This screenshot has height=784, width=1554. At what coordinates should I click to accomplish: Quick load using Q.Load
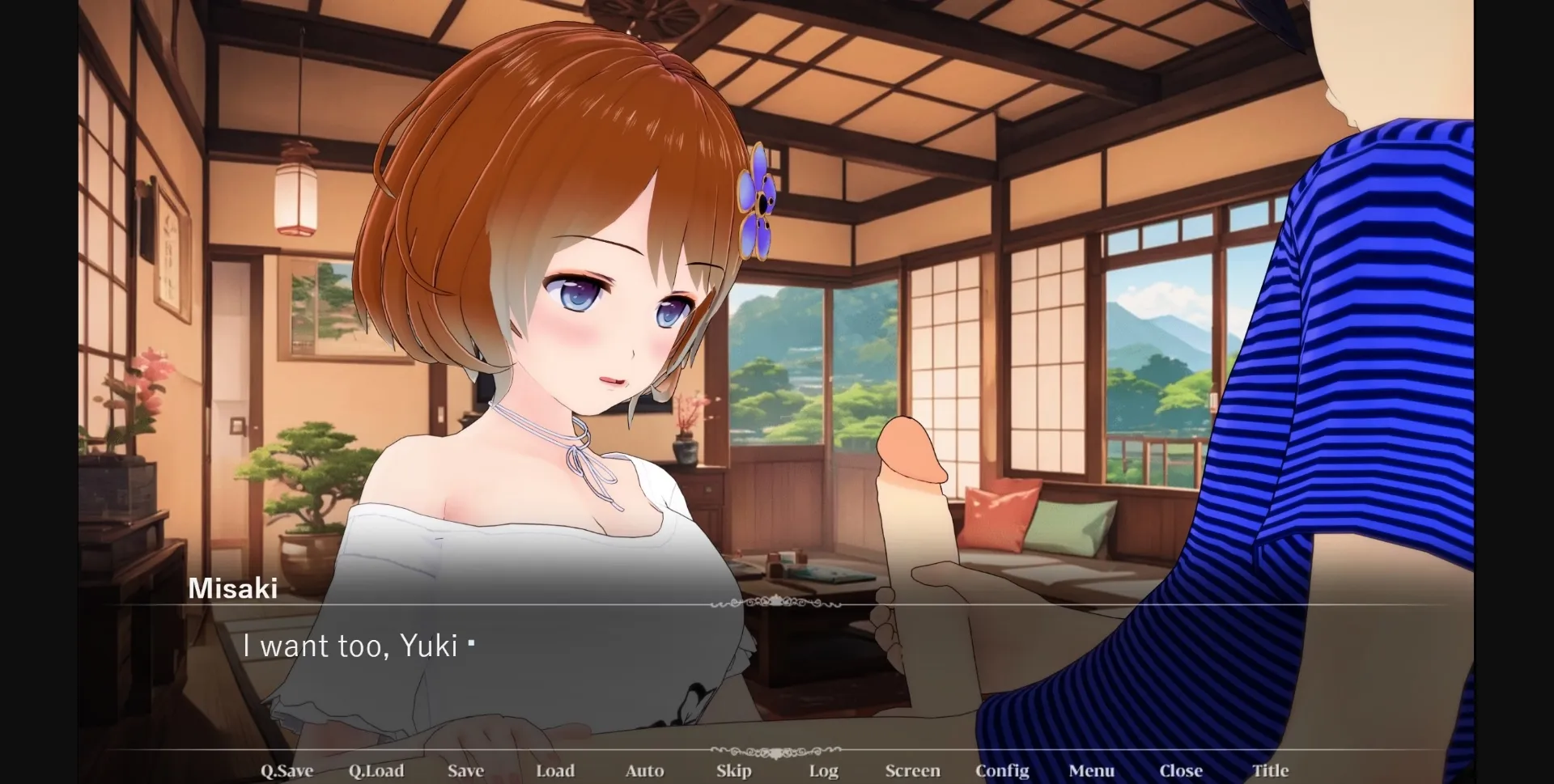(377, 770)
